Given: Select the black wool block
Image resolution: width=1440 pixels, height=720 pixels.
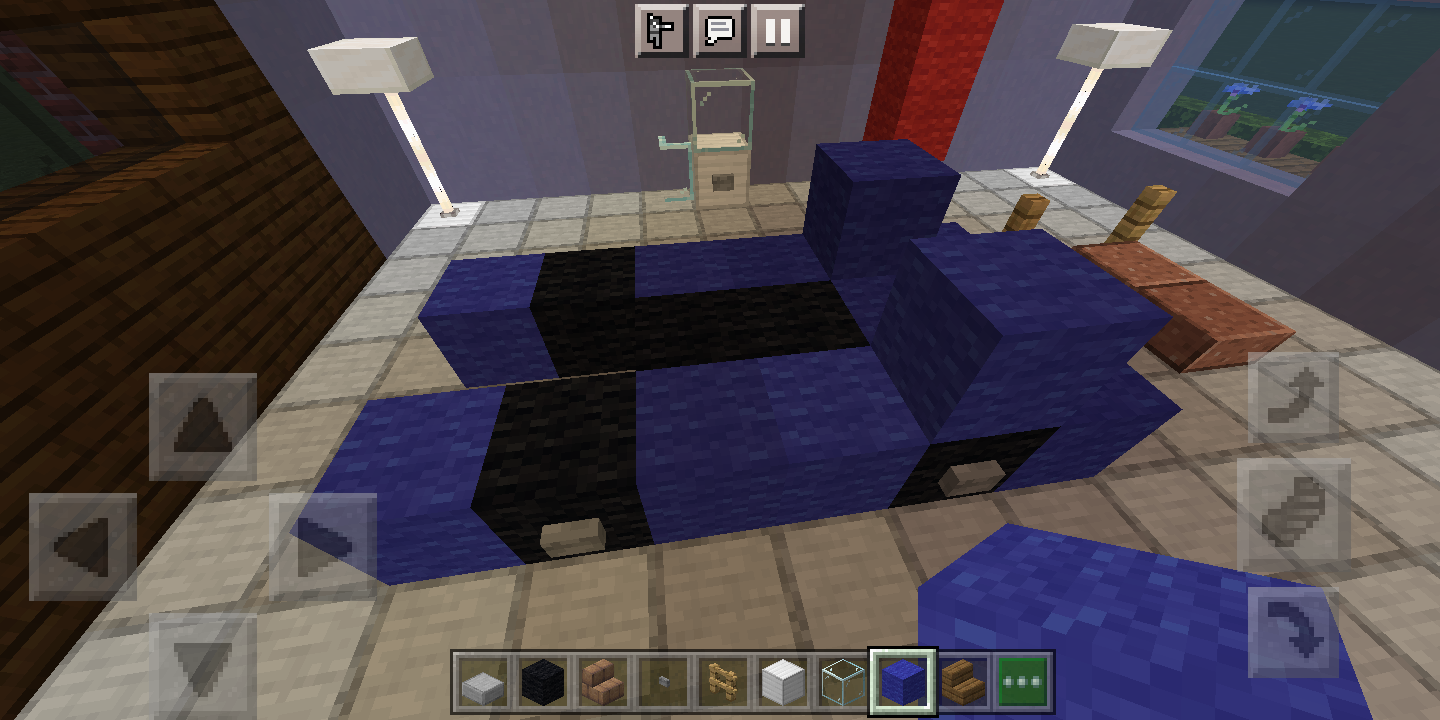Looking at the screenshot, I should [545, 680].
